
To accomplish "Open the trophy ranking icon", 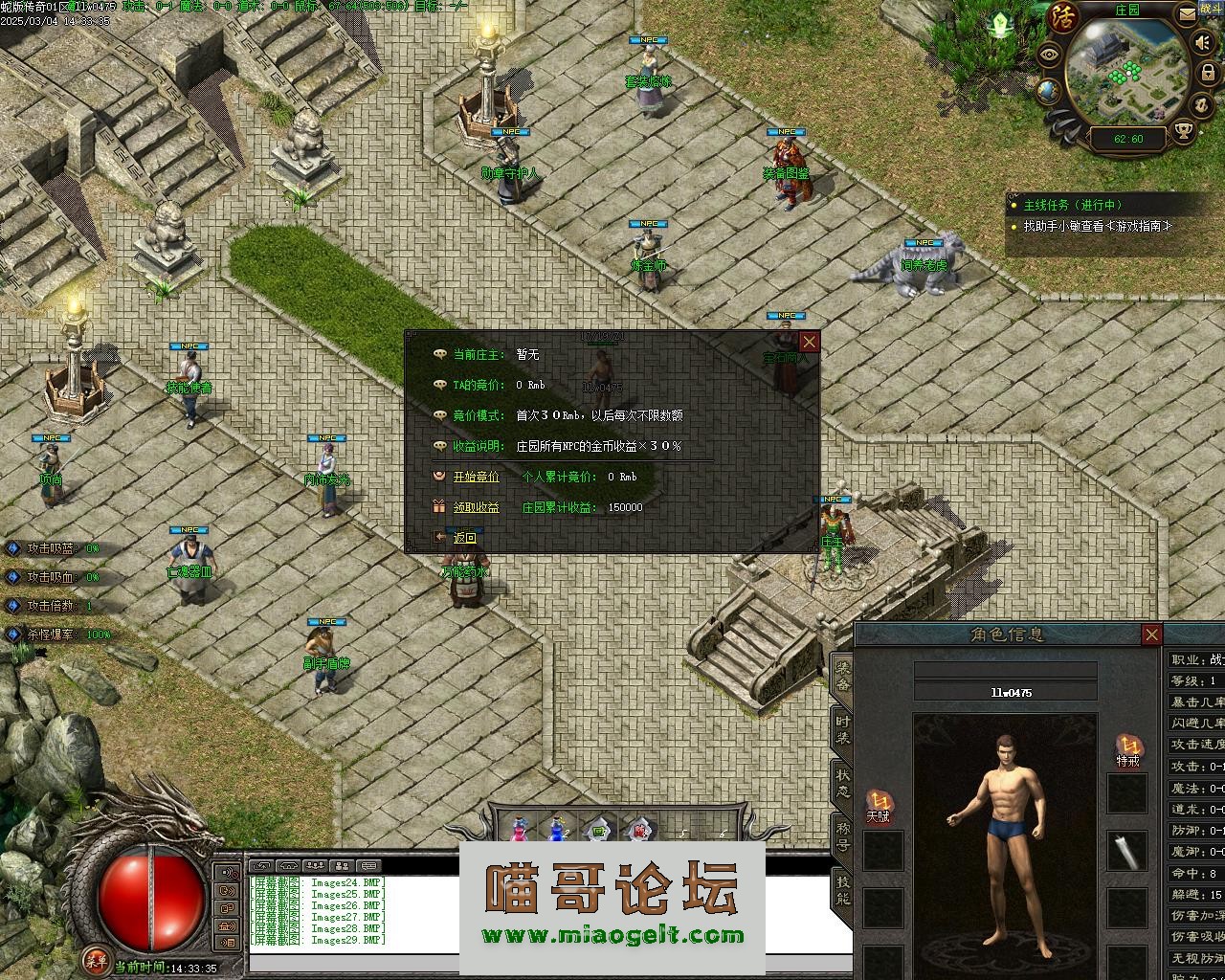I will tap(1183, 130).
